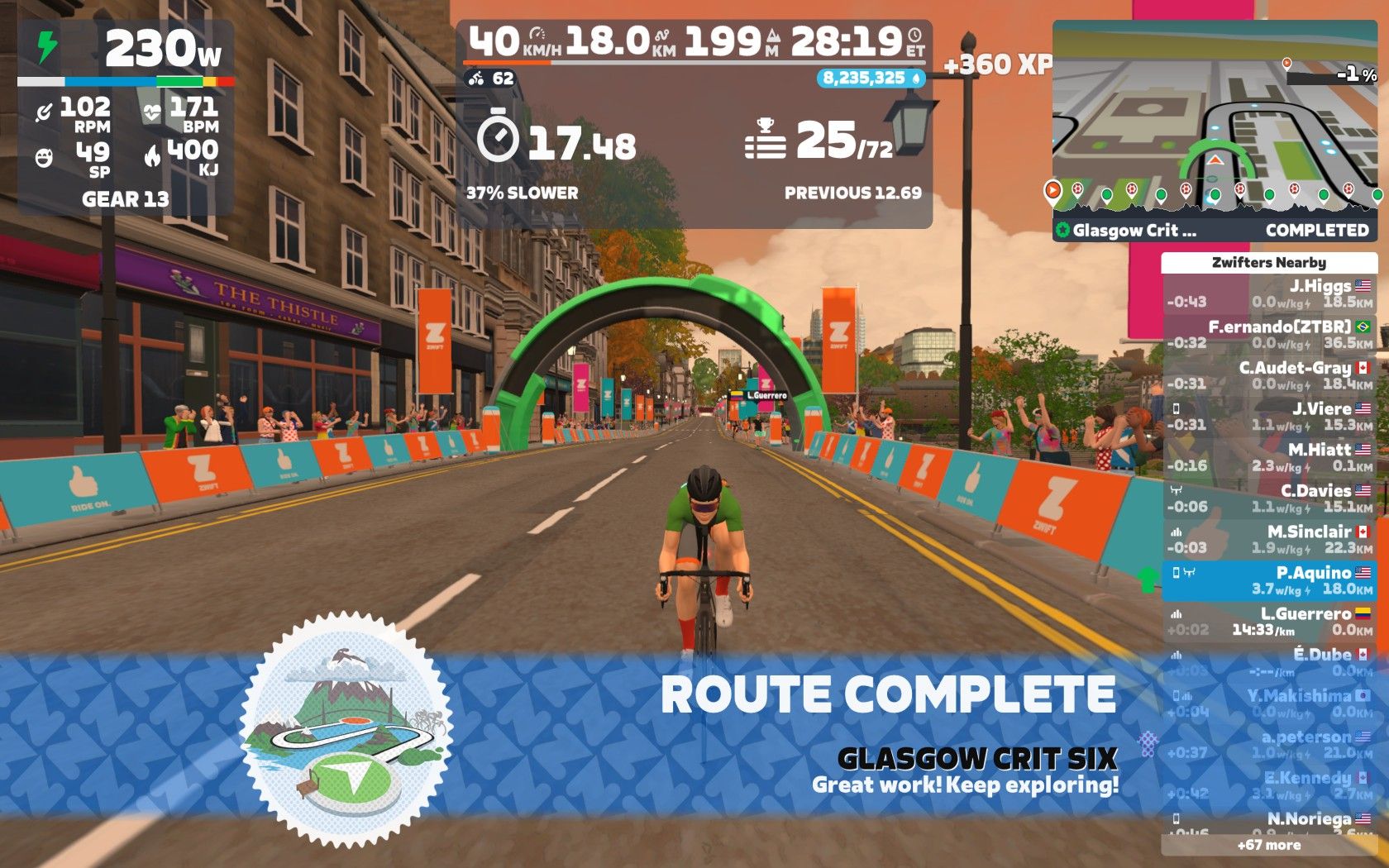
Task: Show the +67 more riders
Action: click(x=1268, y=845)
